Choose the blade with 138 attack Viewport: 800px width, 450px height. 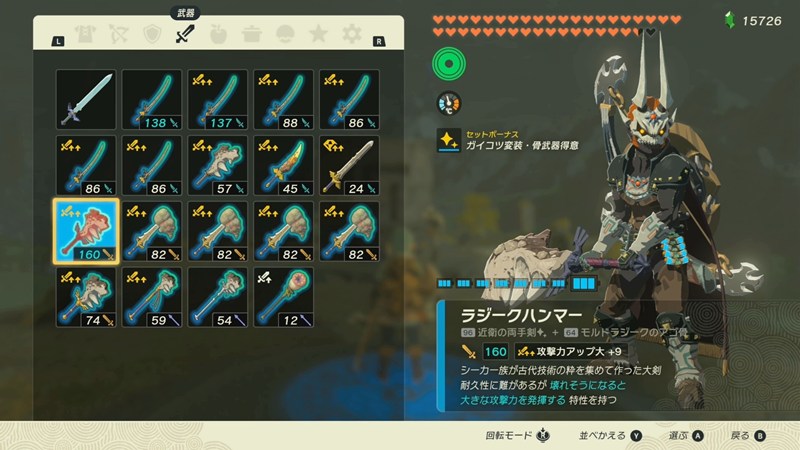[152, 98]
